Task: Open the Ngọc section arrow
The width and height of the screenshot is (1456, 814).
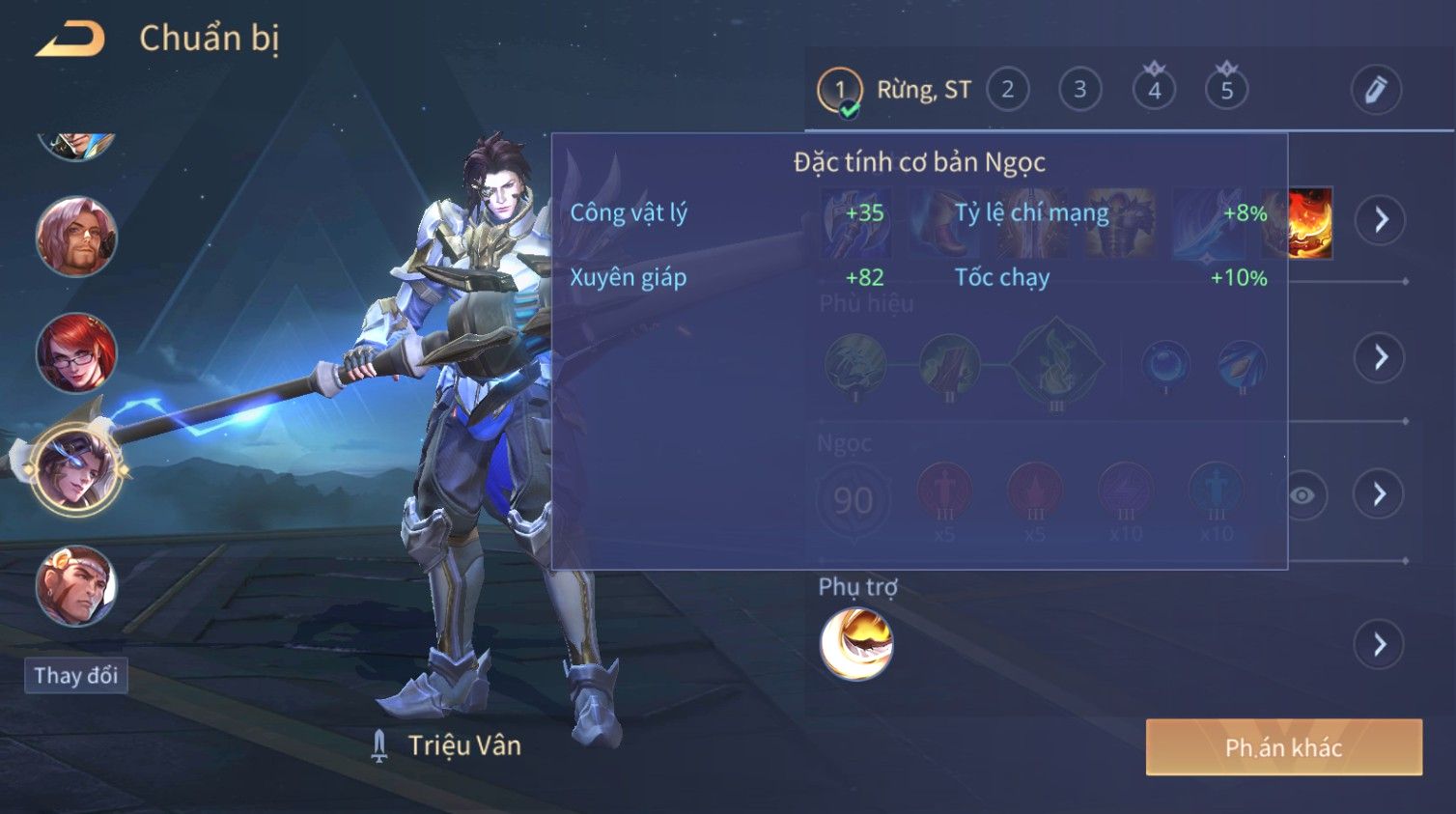Action: [x=1380, y=494]
